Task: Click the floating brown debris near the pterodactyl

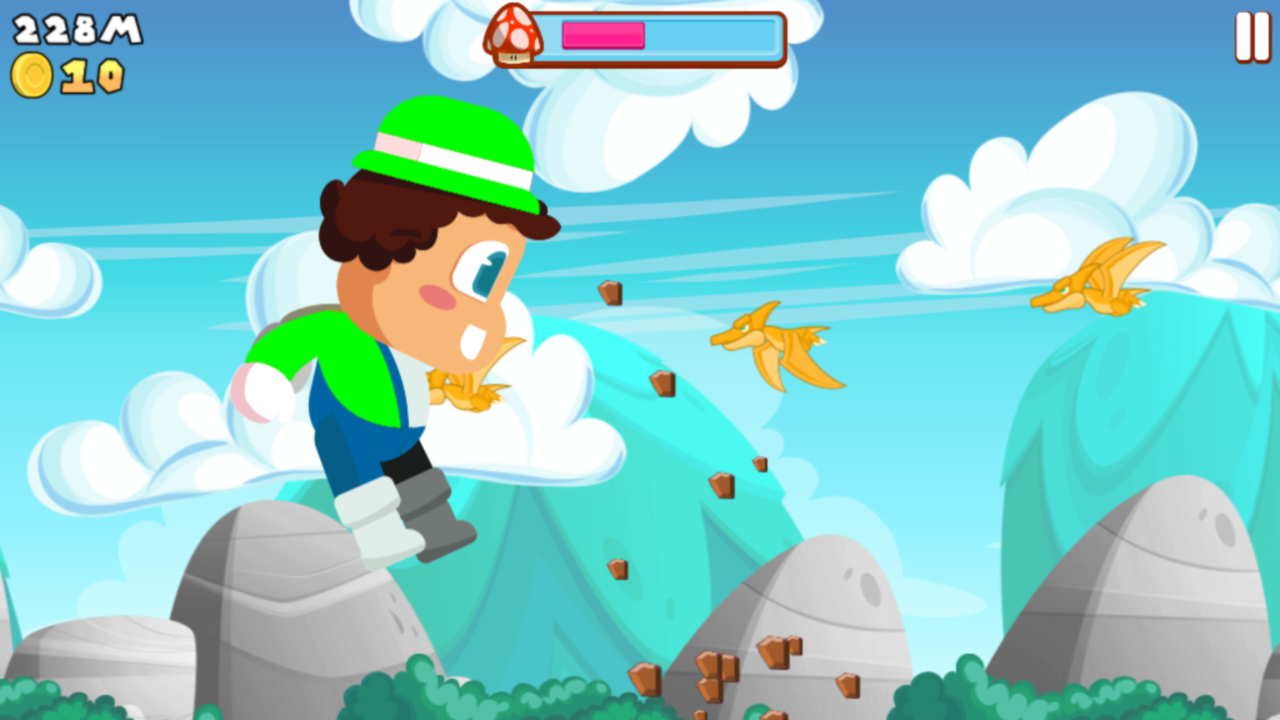Action: (665, 385)
